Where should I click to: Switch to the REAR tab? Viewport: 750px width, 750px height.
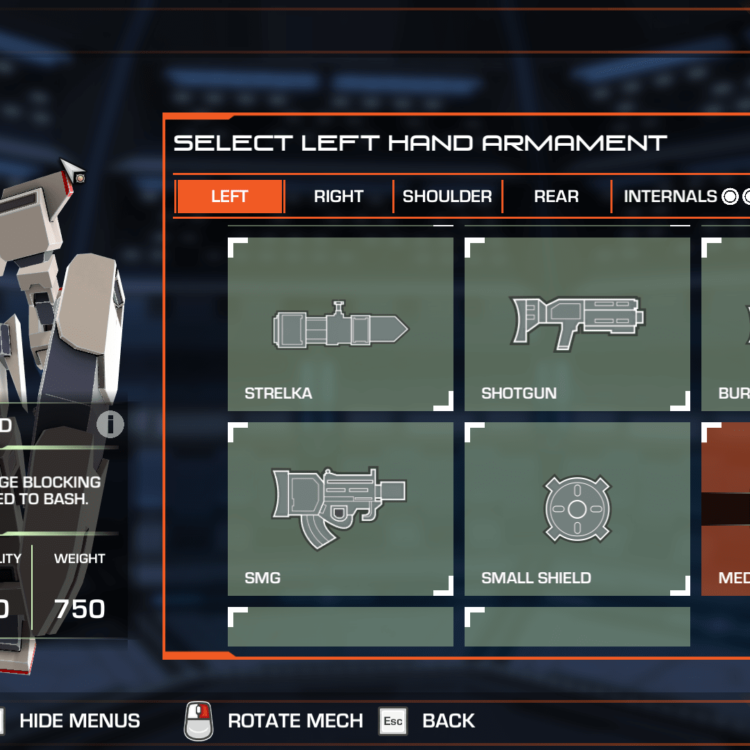[x=556, y=197]
